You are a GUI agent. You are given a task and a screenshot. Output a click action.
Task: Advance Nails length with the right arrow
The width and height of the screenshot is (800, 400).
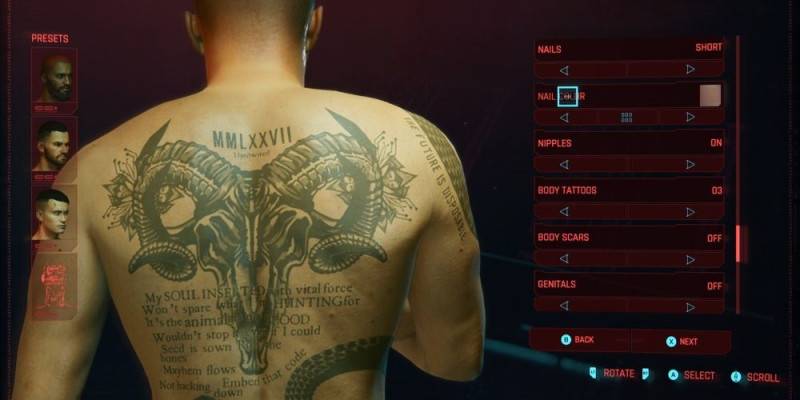[690, 70]
